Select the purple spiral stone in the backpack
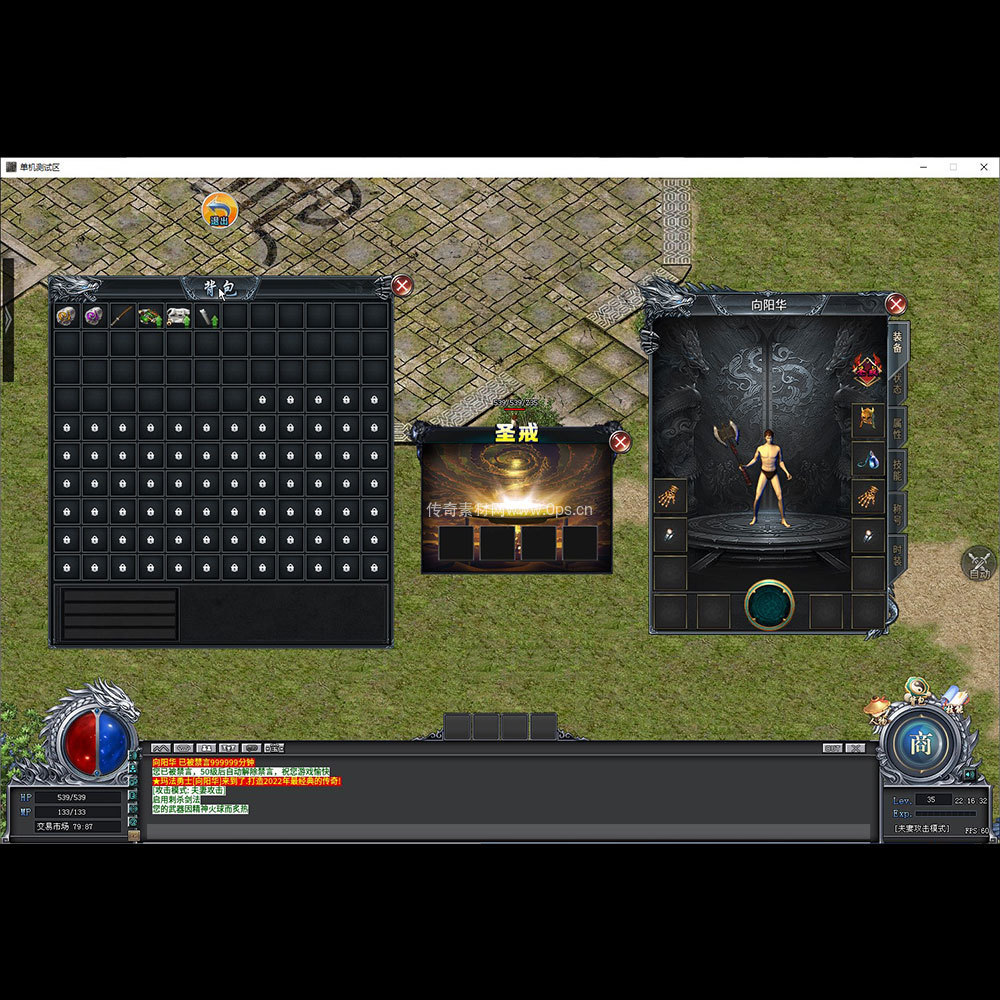The image size is (1000, 1000). (x=94, y=316)
